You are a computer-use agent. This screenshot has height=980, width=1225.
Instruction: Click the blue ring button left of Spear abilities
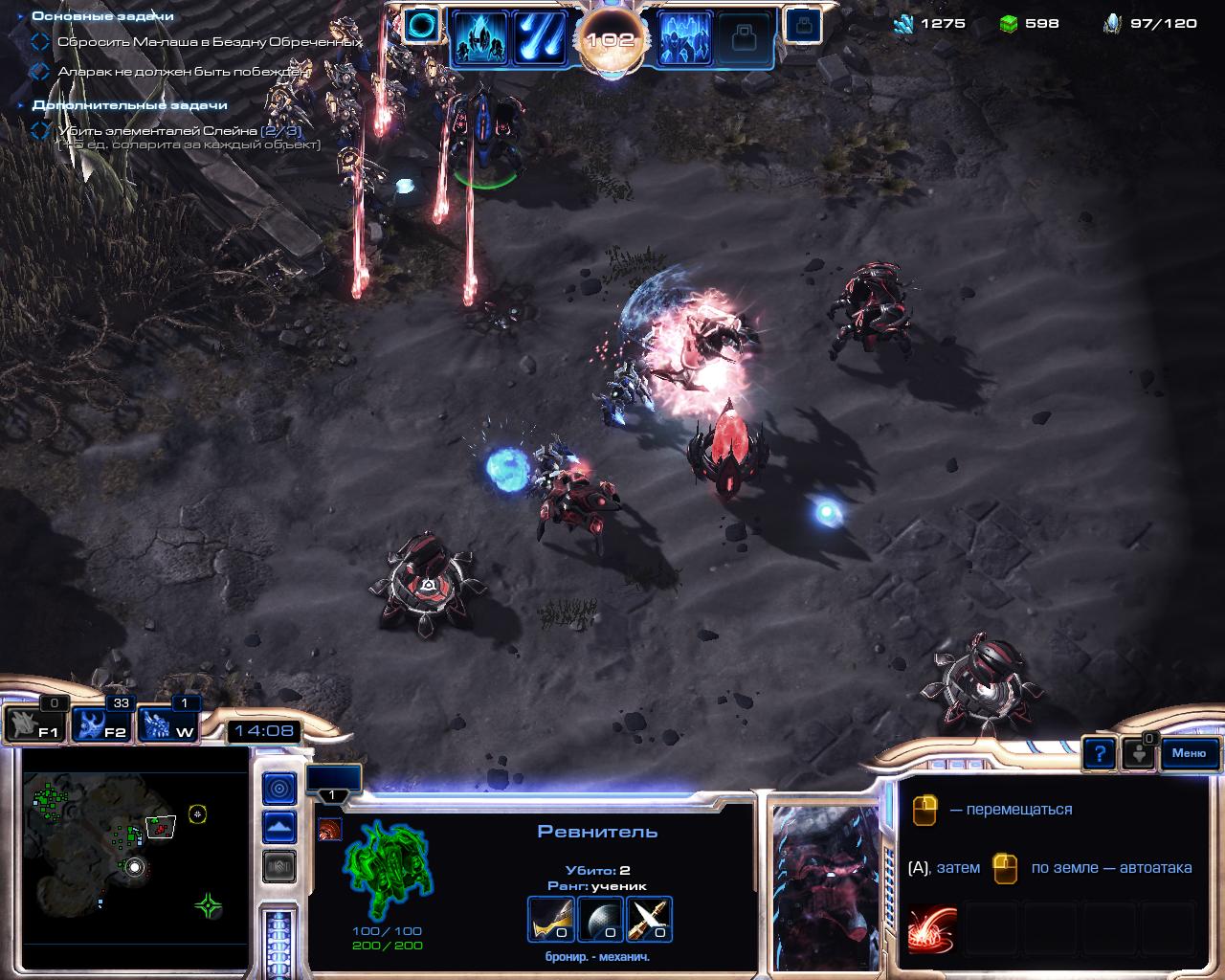[x=419, y=27]
